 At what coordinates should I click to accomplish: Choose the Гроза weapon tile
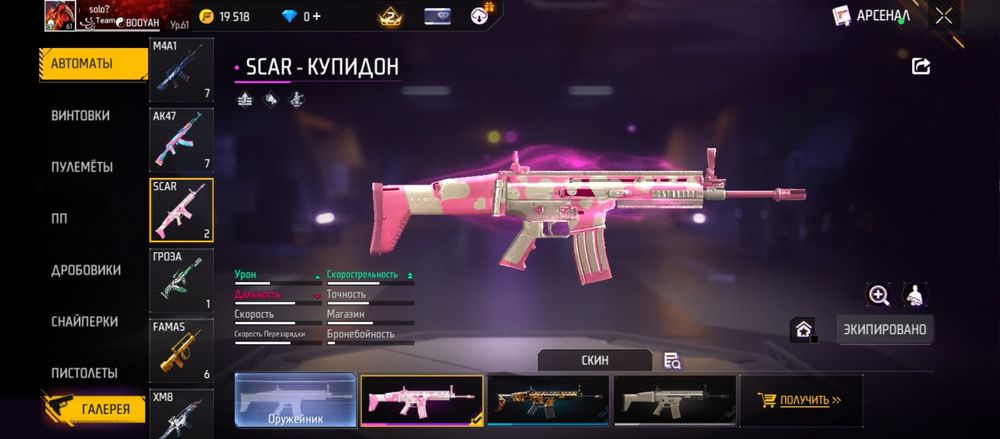click(x=181, y=280)
